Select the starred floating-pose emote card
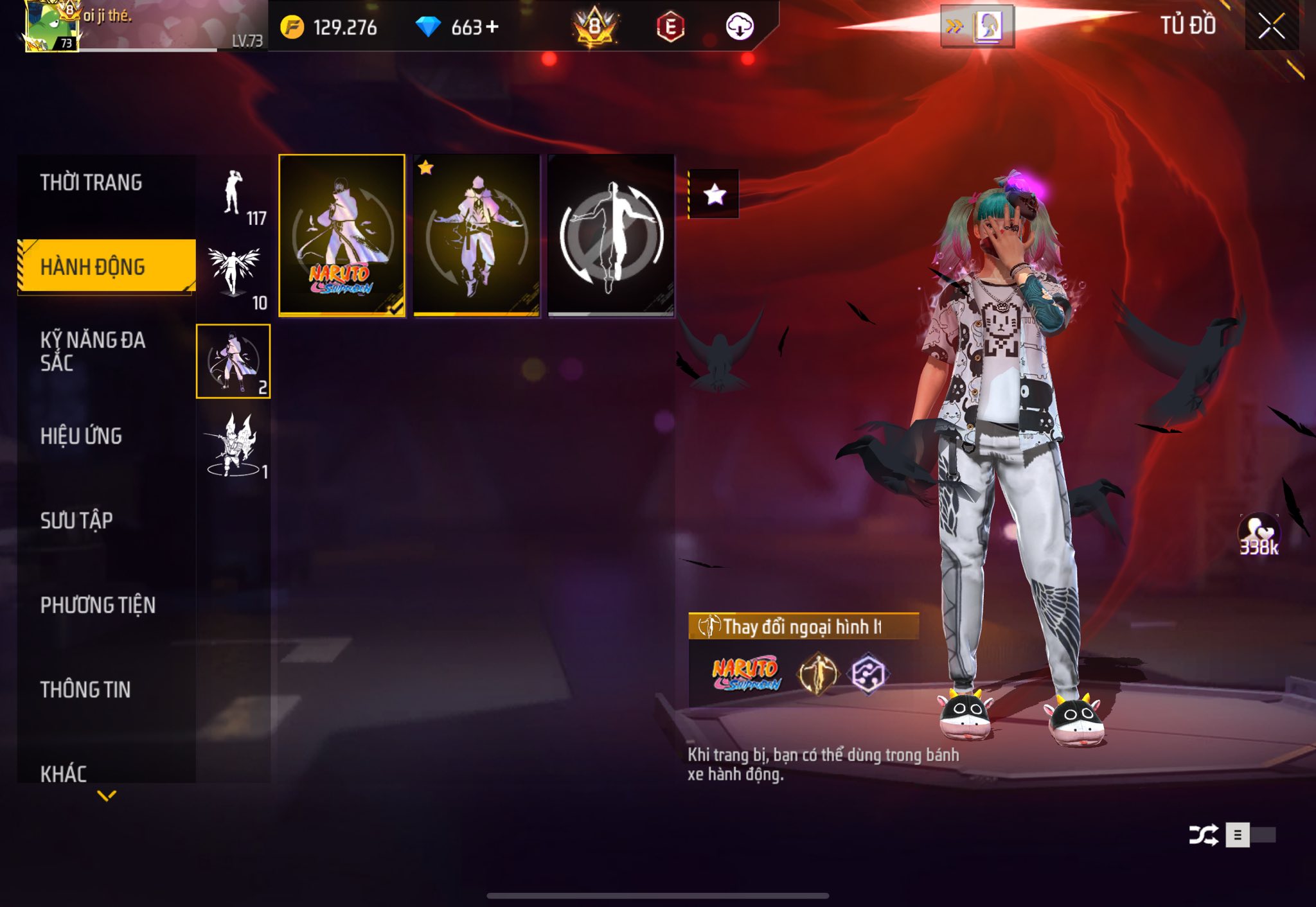Image resolution: width=1316 pixels, height=907 pixels. (x=476, y=235)
